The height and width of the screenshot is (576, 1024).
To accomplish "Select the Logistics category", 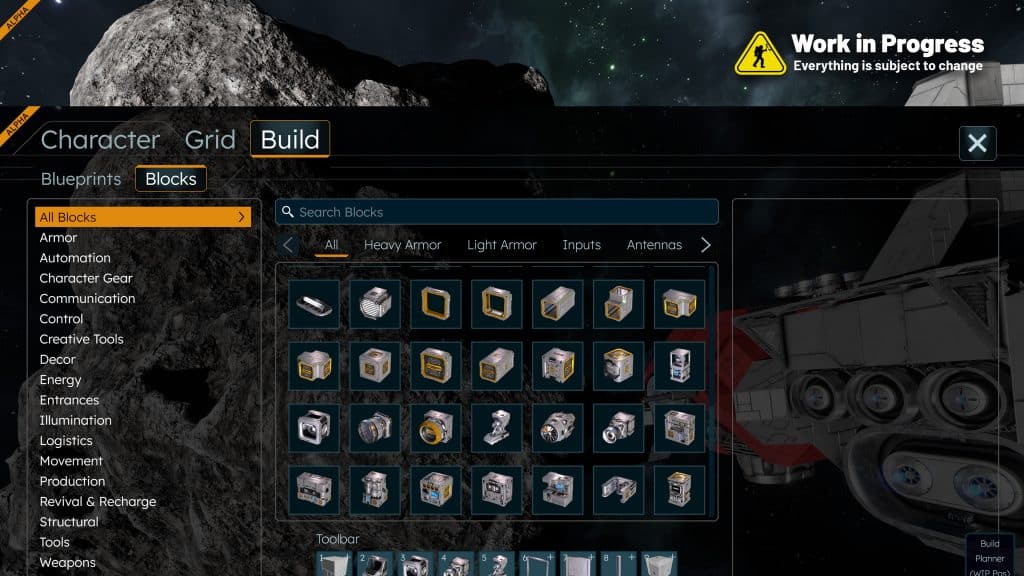I will pos(66,441).
